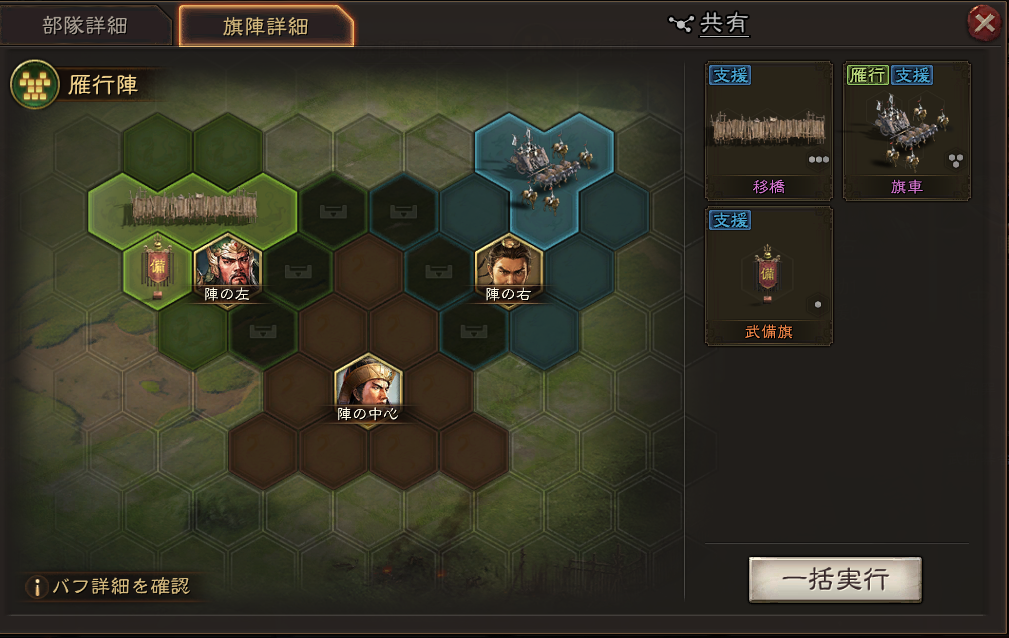Select the red banner placed on the green hex
1009x638 pixels.
(156, 269)
